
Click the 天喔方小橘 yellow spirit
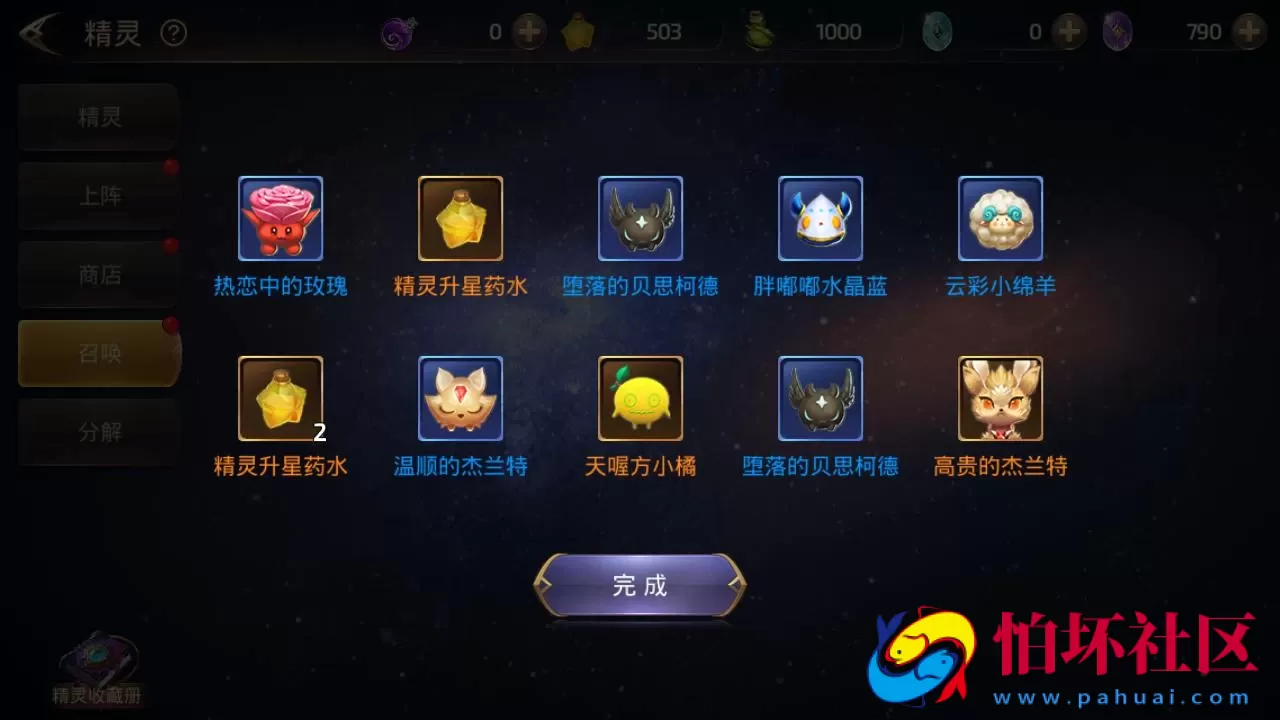[640, 398]
